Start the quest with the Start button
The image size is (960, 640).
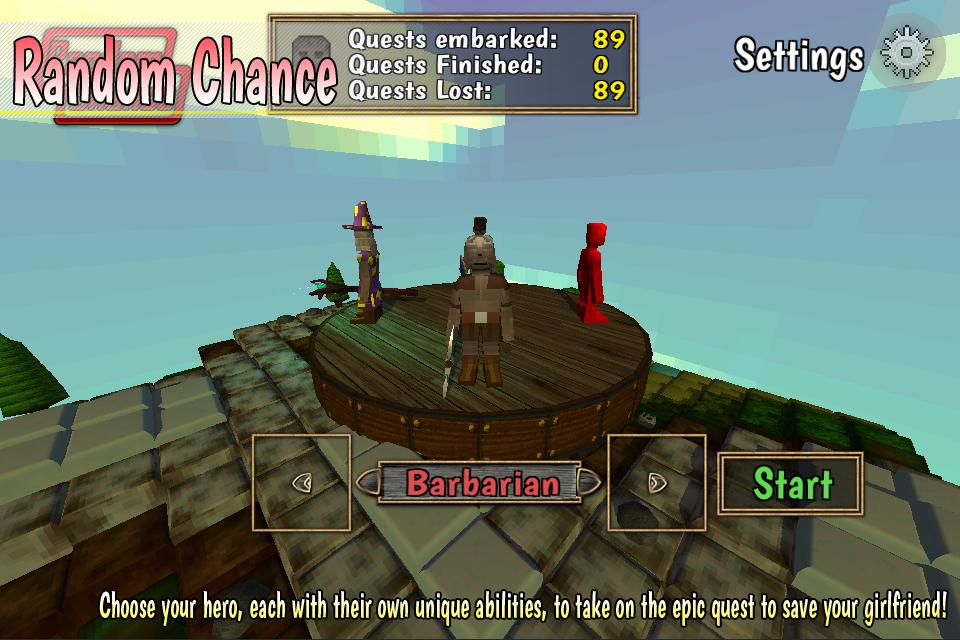click(790, 483)
